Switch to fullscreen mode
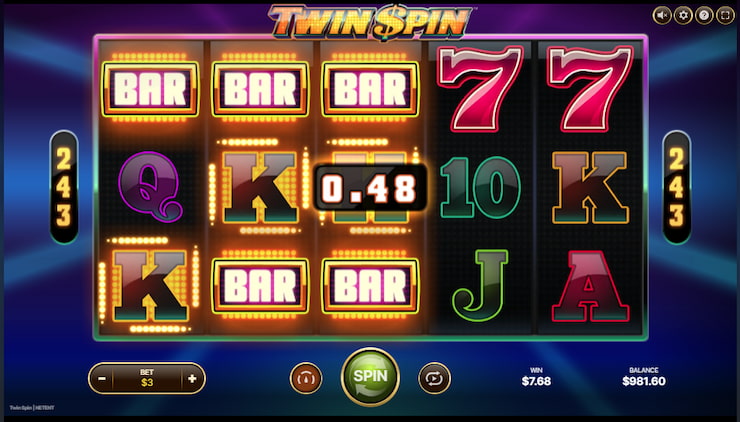 pyautogui.click(x=724, y=15)
